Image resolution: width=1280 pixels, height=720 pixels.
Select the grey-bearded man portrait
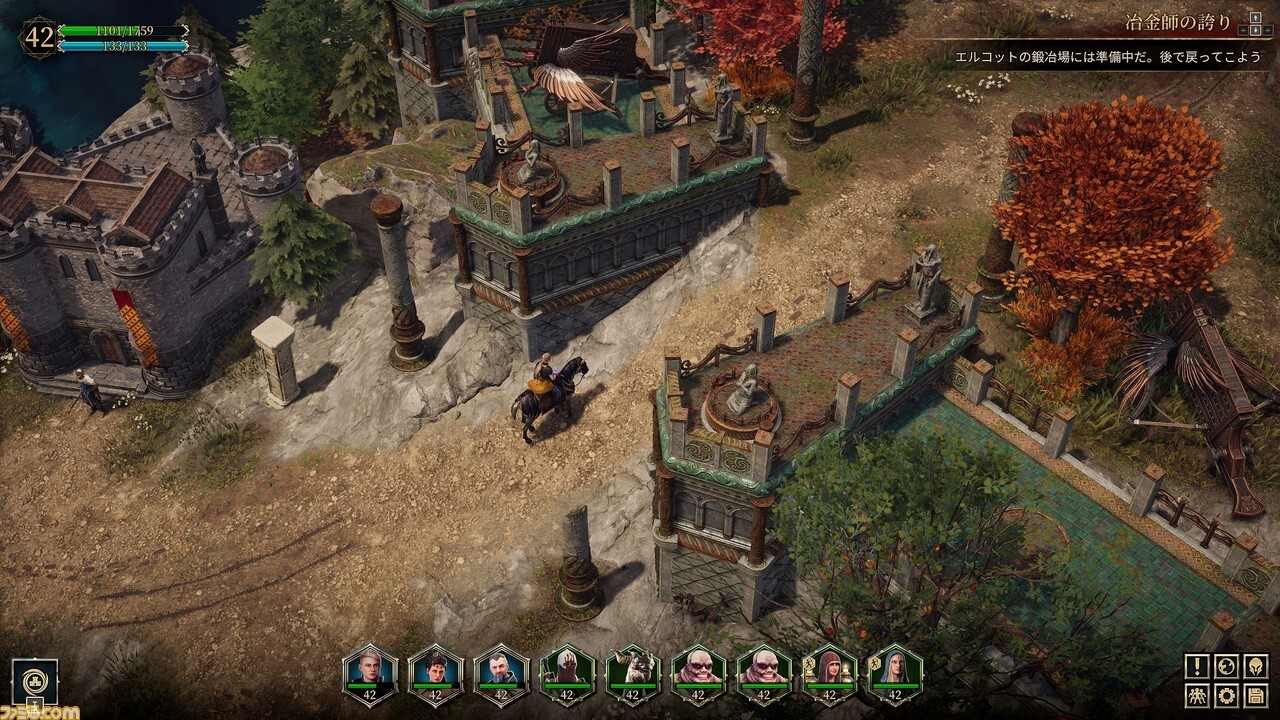pos(502,672)
